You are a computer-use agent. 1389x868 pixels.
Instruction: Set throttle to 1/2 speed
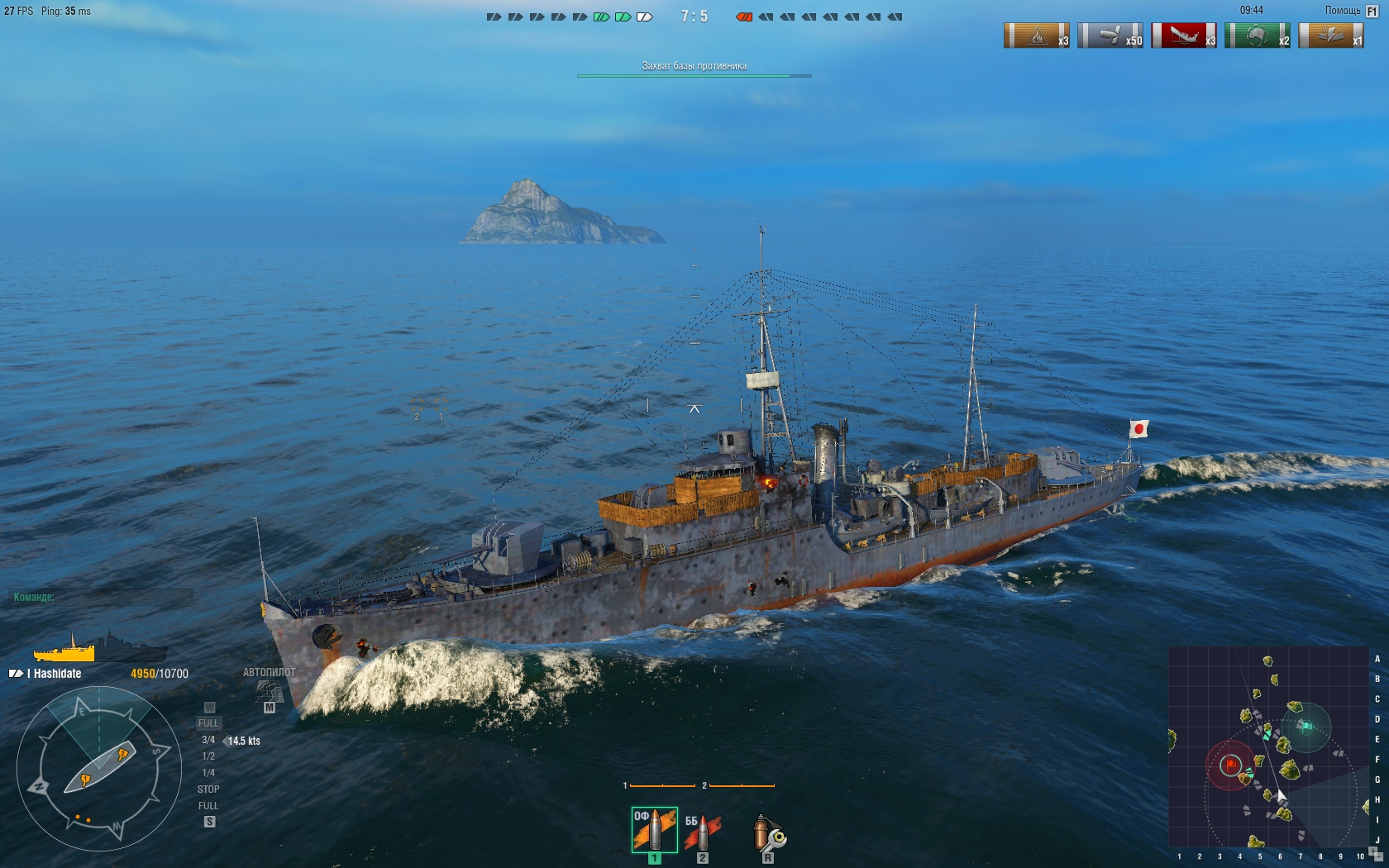pyautogui.click(x=208, y=756)
